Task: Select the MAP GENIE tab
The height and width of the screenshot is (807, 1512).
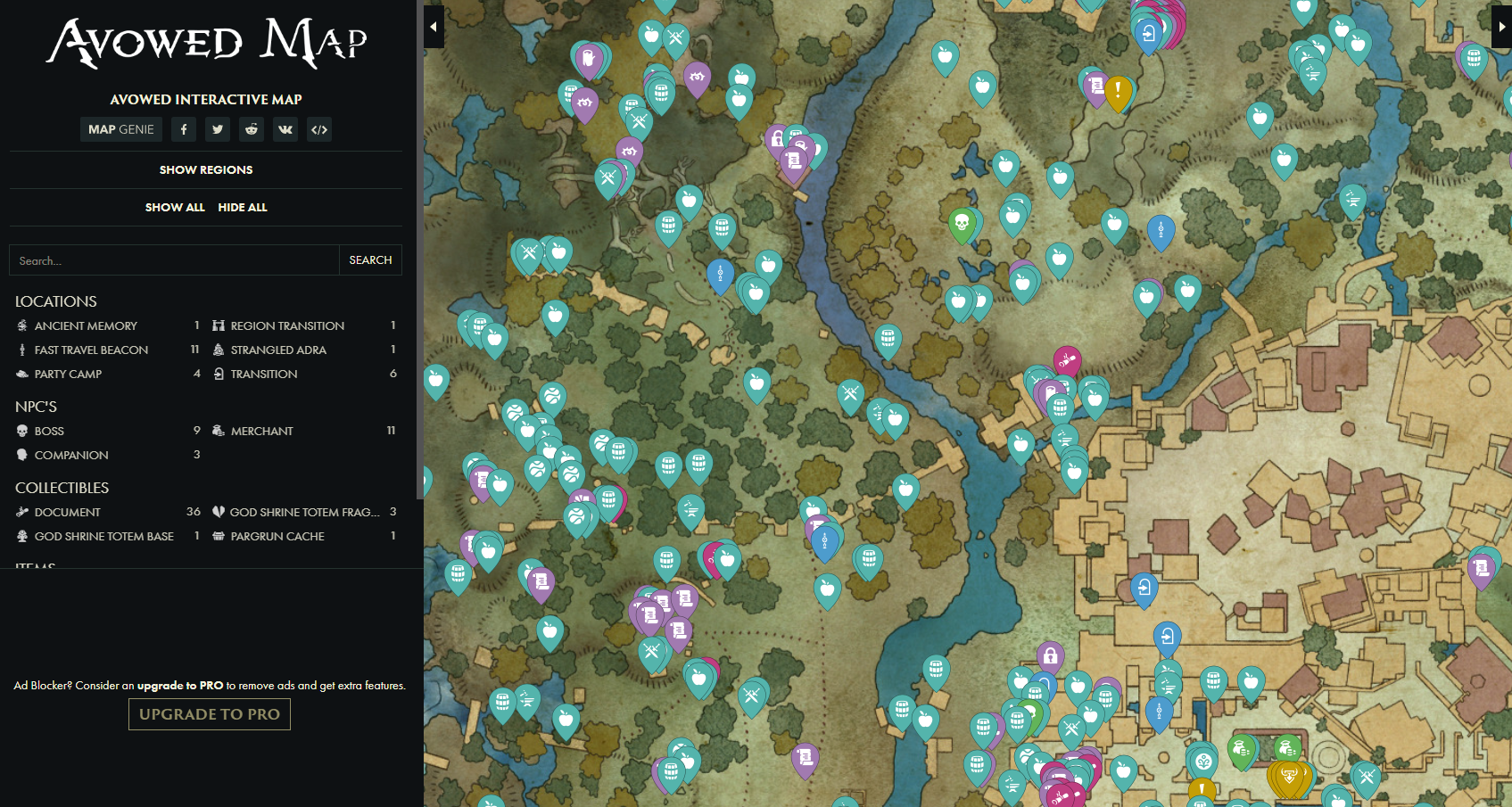Action: (120, 129)
